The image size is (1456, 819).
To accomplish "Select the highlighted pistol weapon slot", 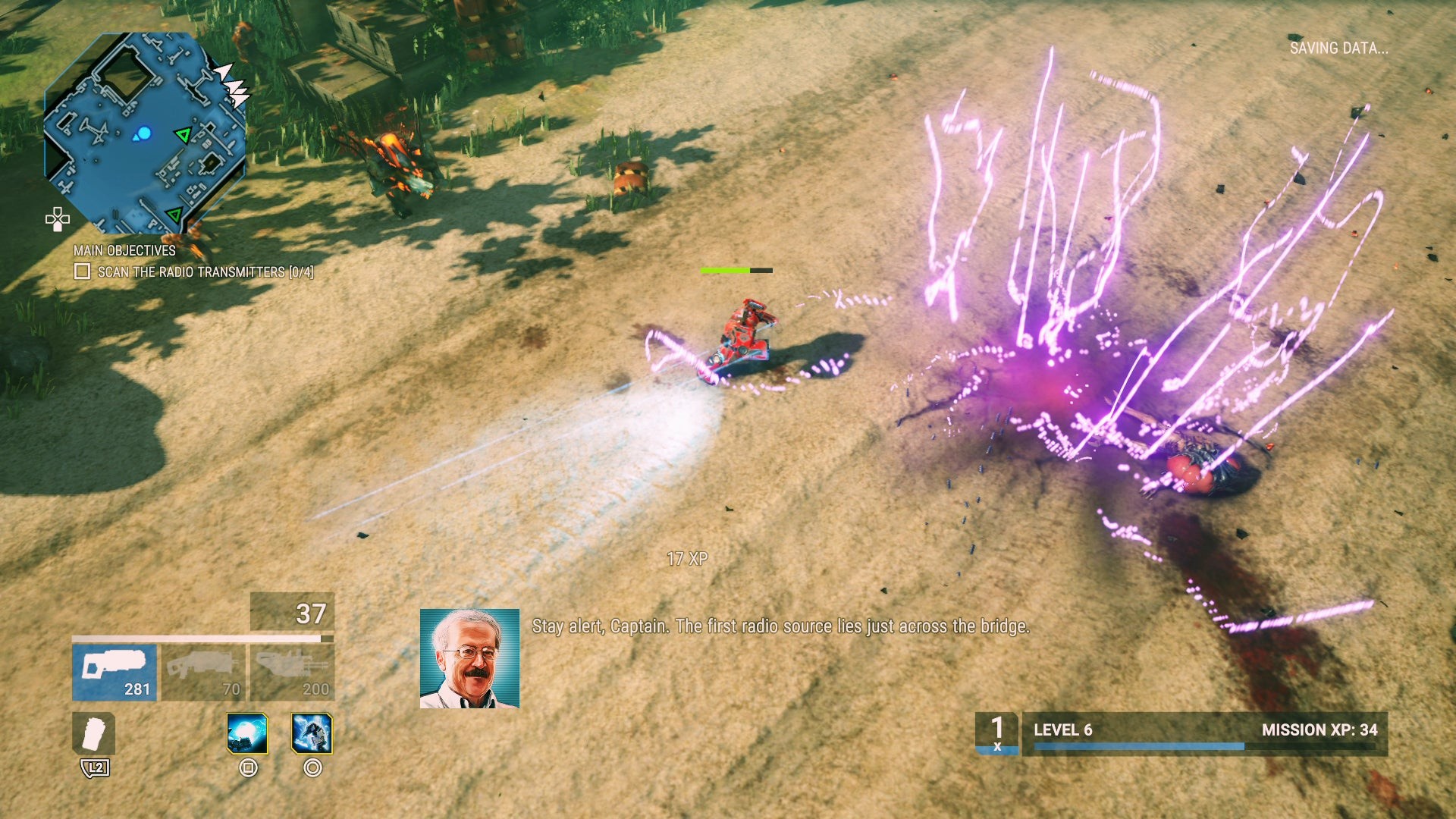I will pos(114,672).
